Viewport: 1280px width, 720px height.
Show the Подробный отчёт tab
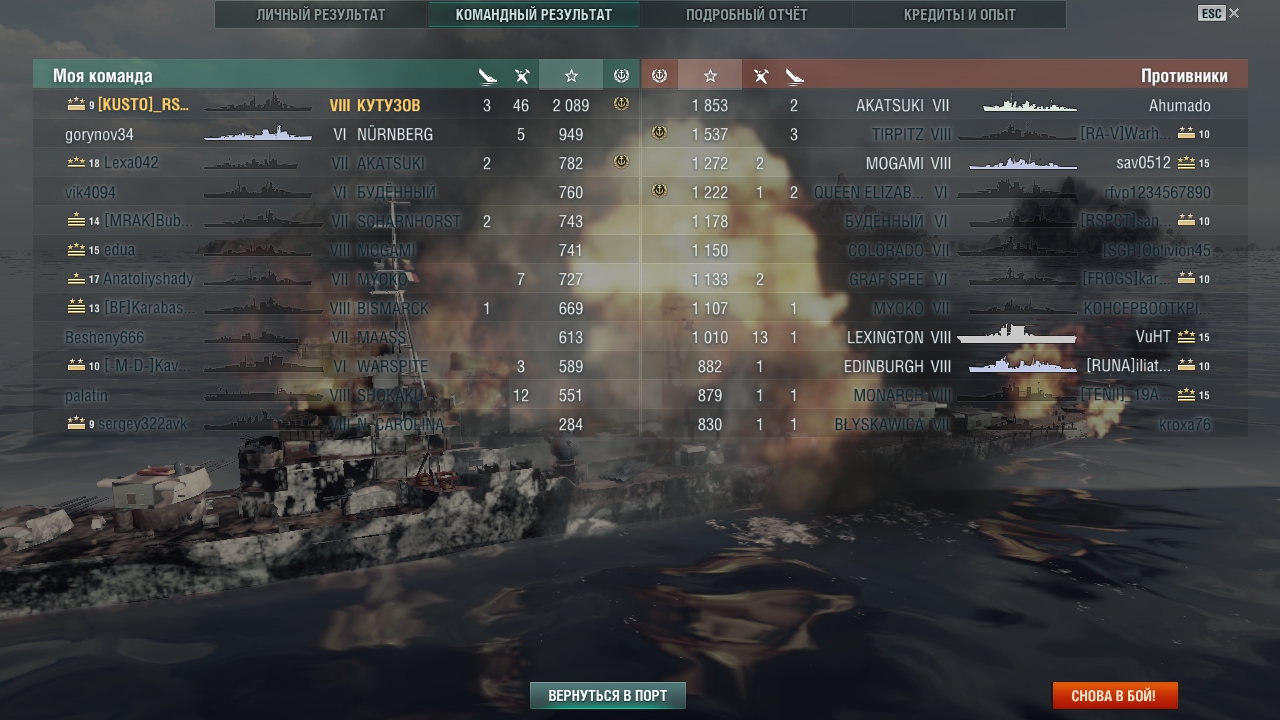click(746, 15)
